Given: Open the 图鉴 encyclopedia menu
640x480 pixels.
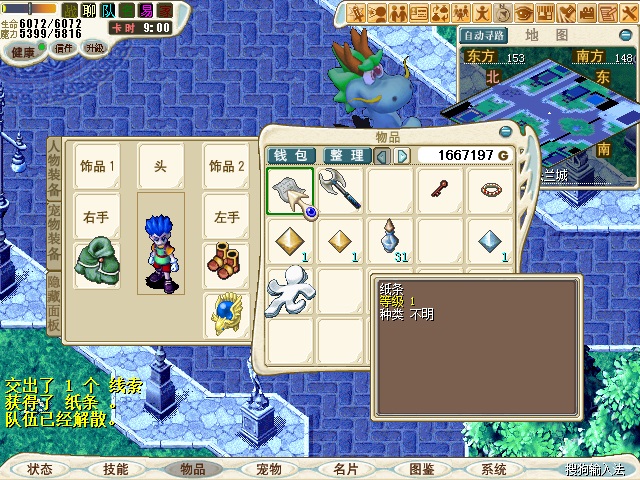Looking at the screenshot, I should (421, 468).
